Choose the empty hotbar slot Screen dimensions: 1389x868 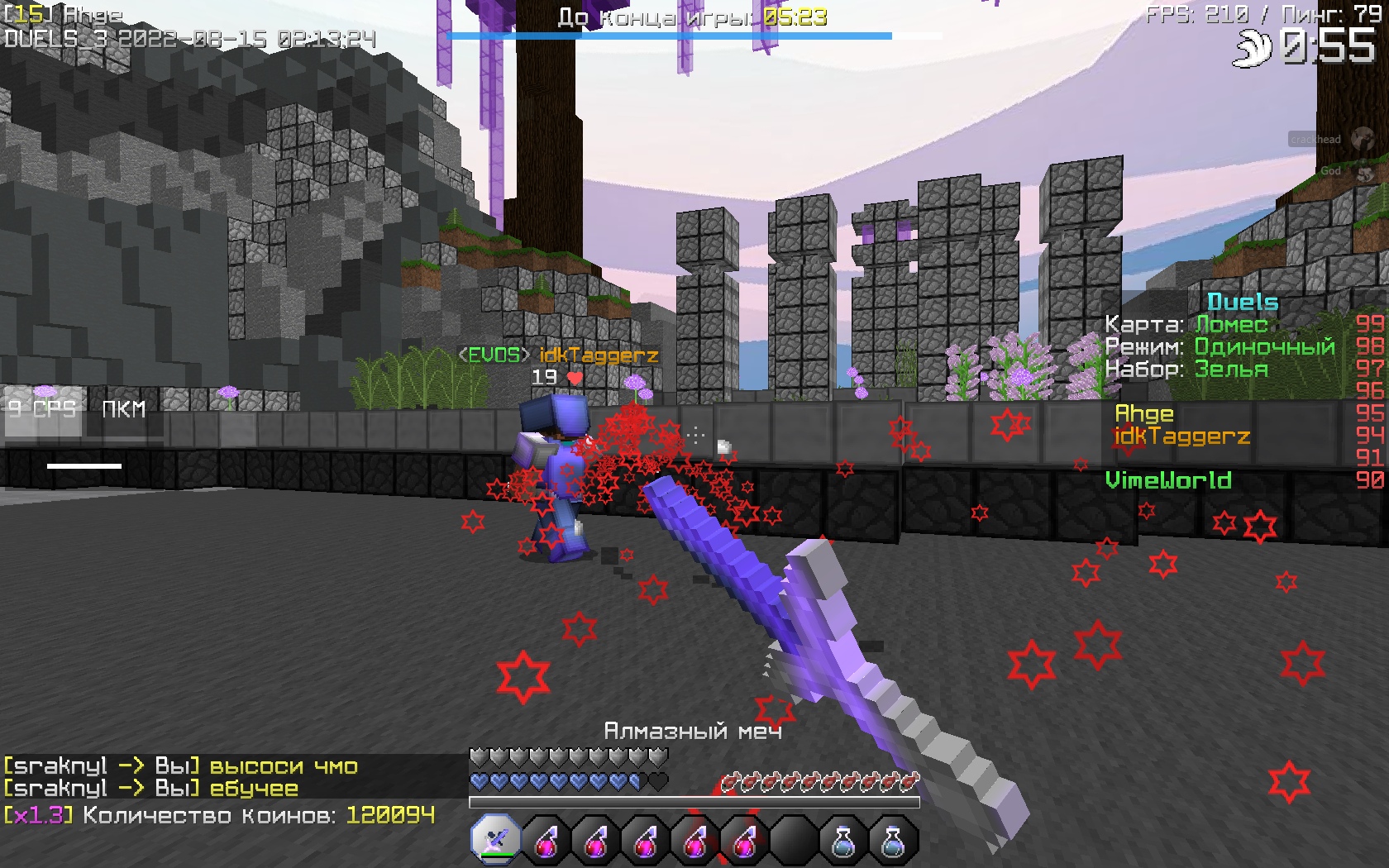pyautogui.click(x=794, y=841)
